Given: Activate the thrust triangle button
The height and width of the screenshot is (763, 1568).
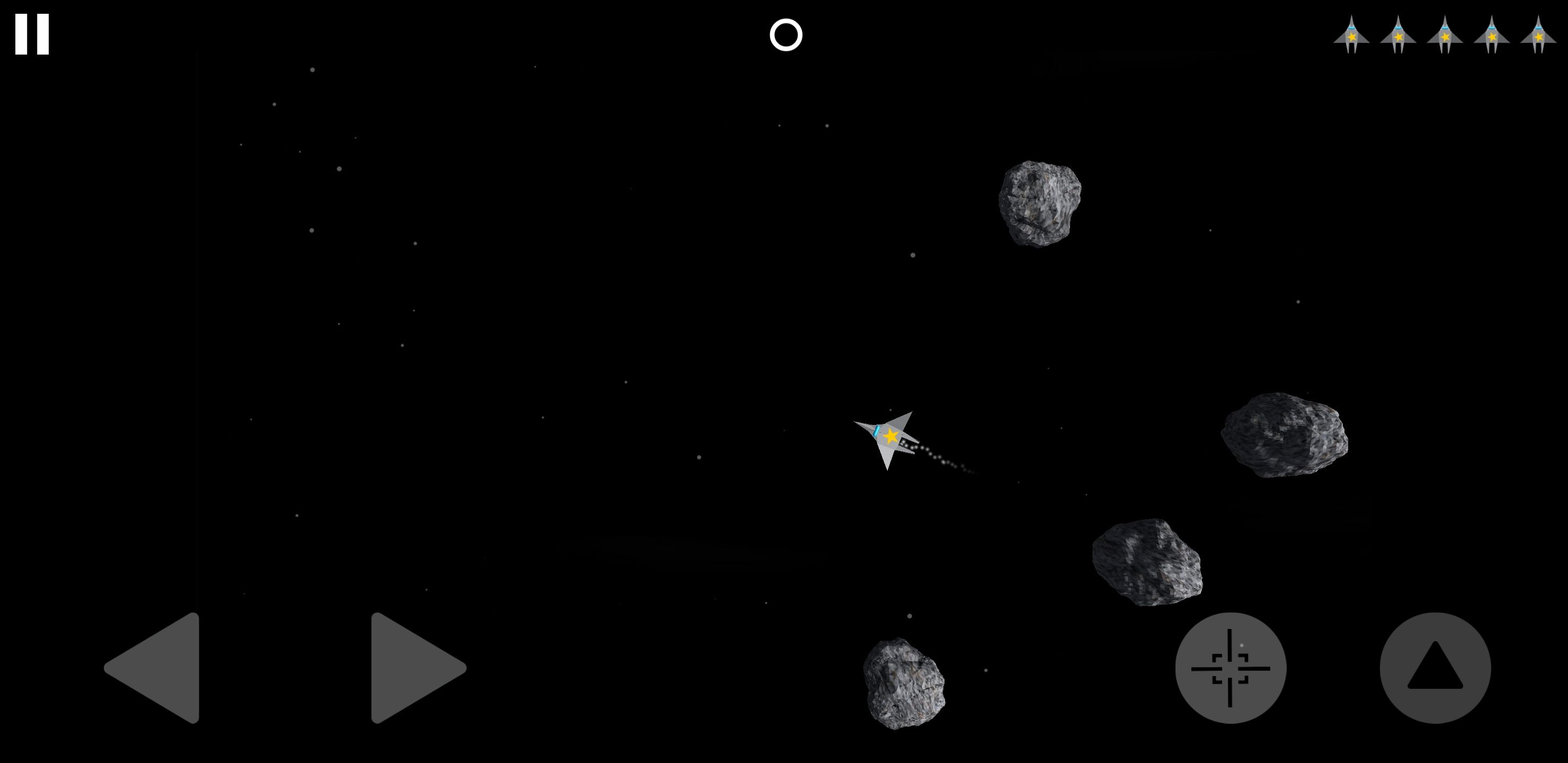Looking at the screenshot, I should tap(1435, 668).
